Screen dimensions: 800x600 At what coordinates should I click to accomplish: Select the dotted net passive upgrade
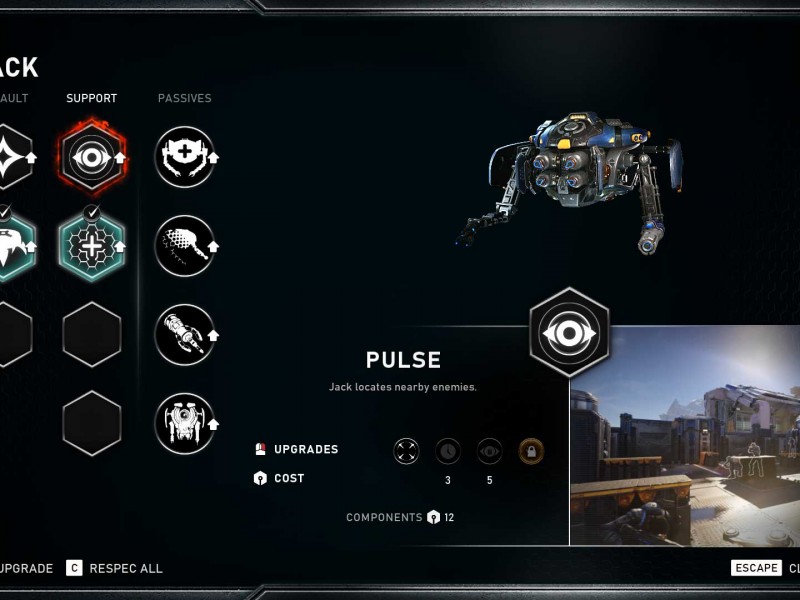(185, 246)
